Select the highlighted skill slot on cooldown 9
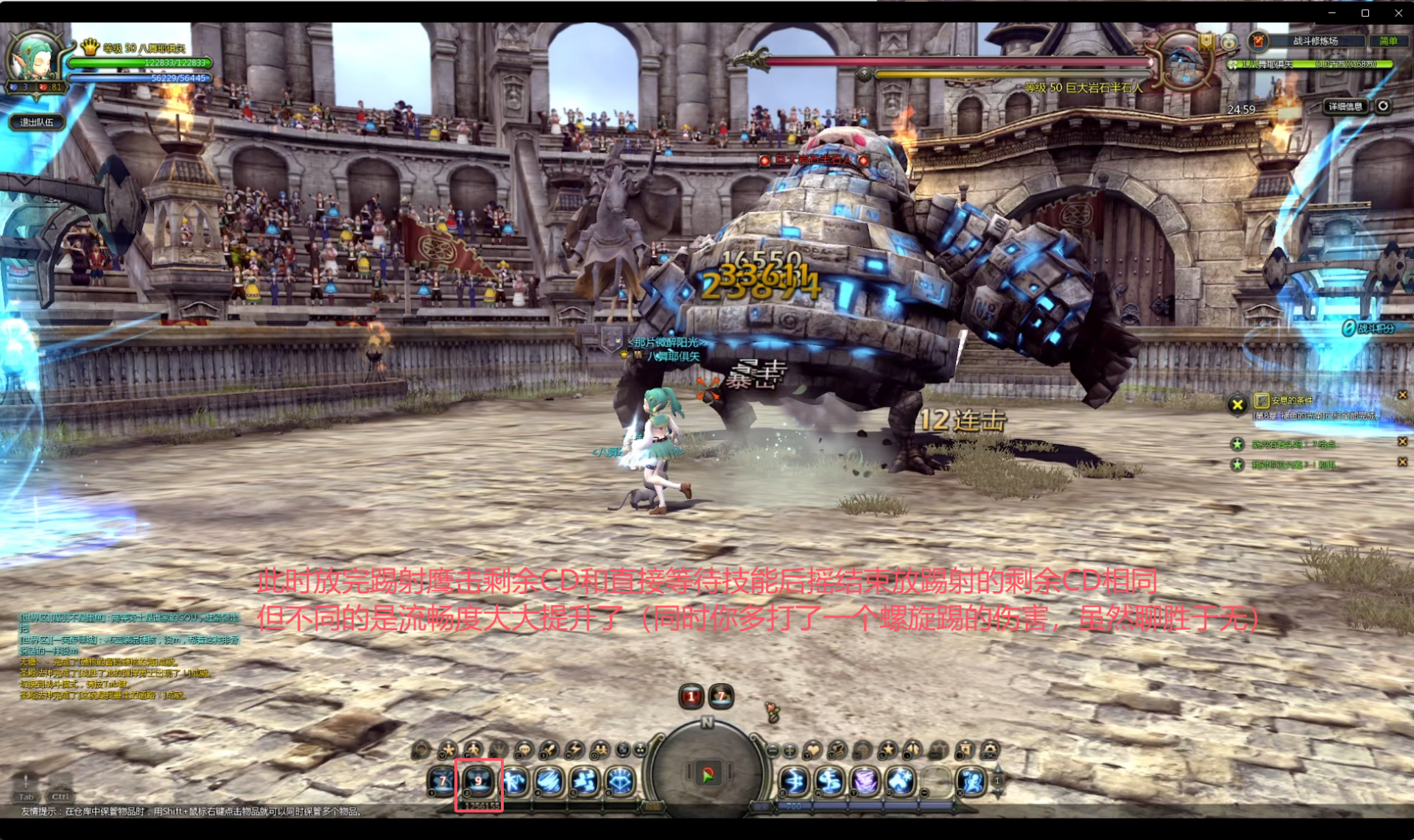Screen dimensions: 1414x840 479,782
